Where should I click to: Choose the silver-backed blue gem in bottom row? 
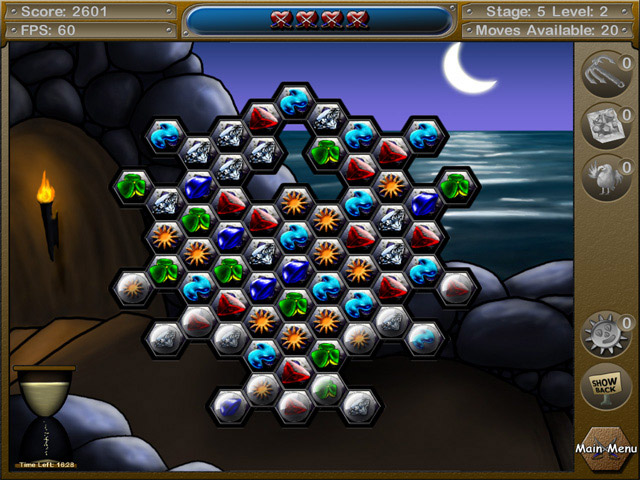pos(229,405)
